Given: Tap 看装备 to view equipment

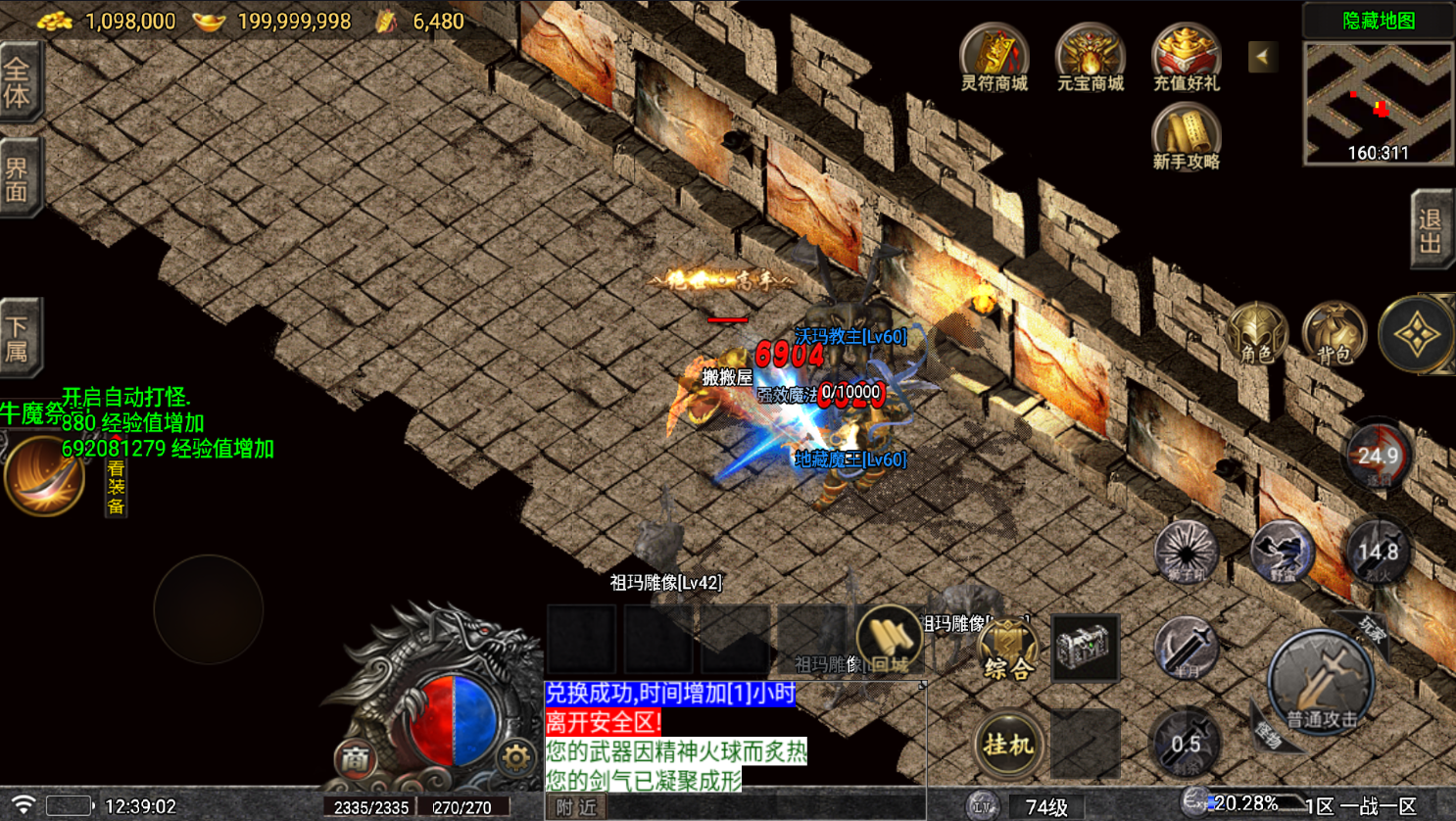Looking at the screenshot, I should [x=116, y=487].
